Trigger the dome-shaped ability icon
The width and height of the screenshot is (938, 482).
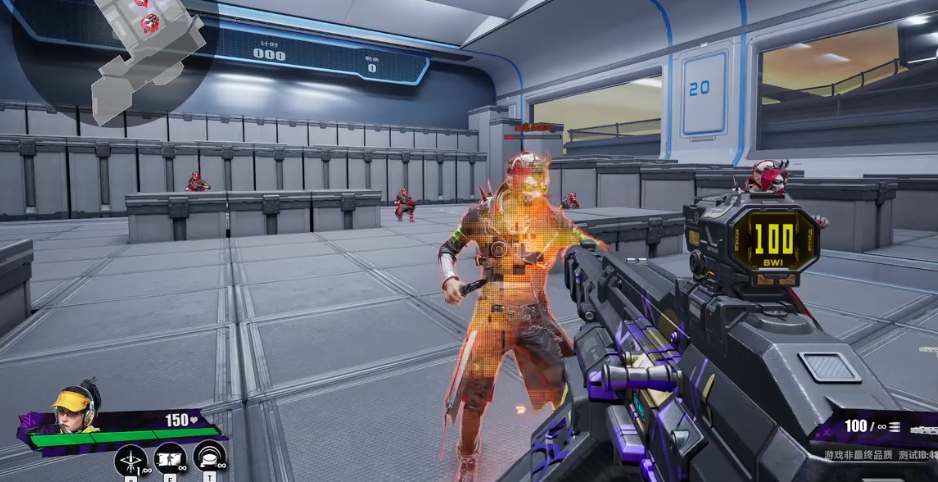(209, 458)
